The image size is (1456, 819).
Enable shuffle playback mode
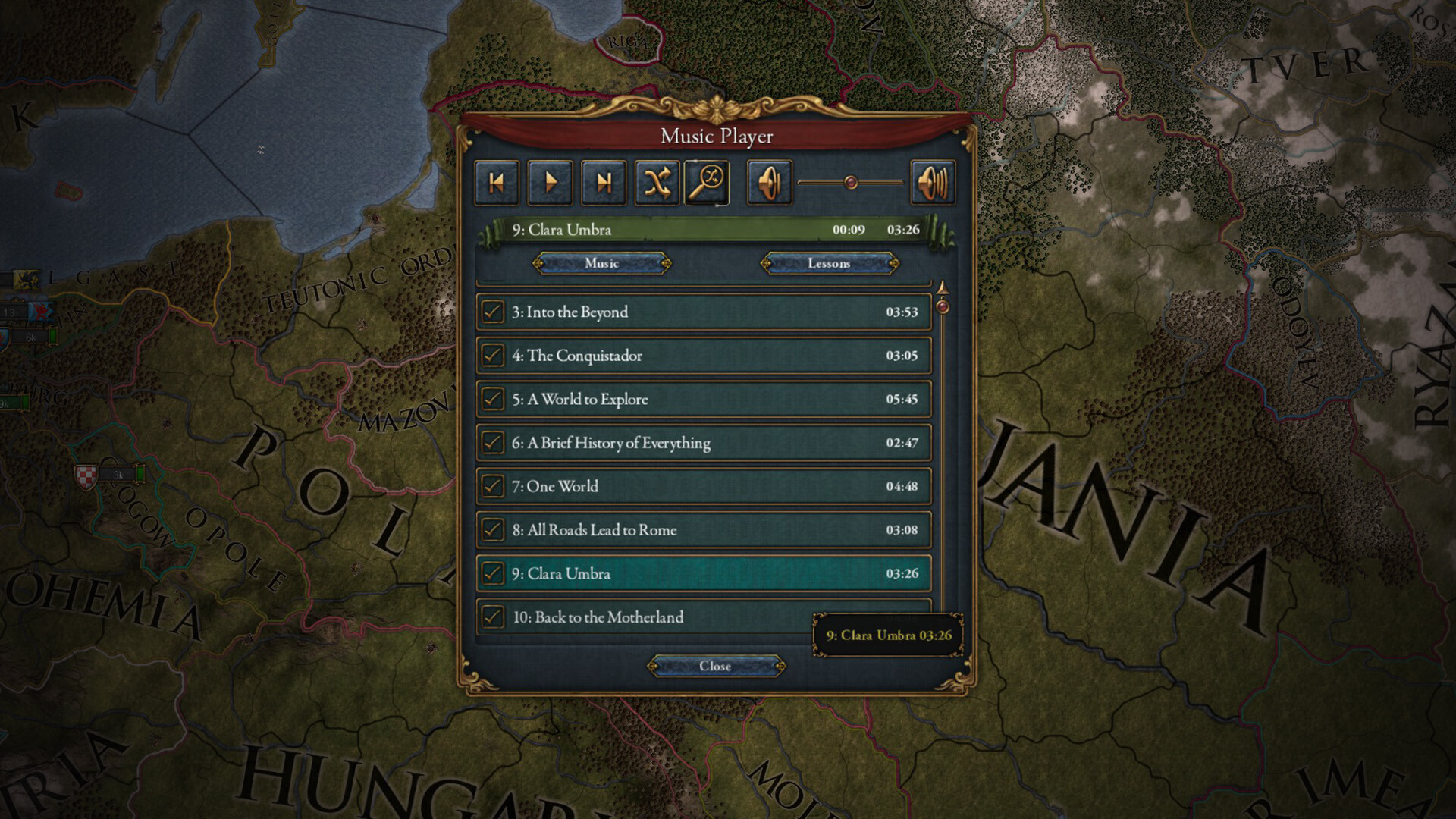657,182
